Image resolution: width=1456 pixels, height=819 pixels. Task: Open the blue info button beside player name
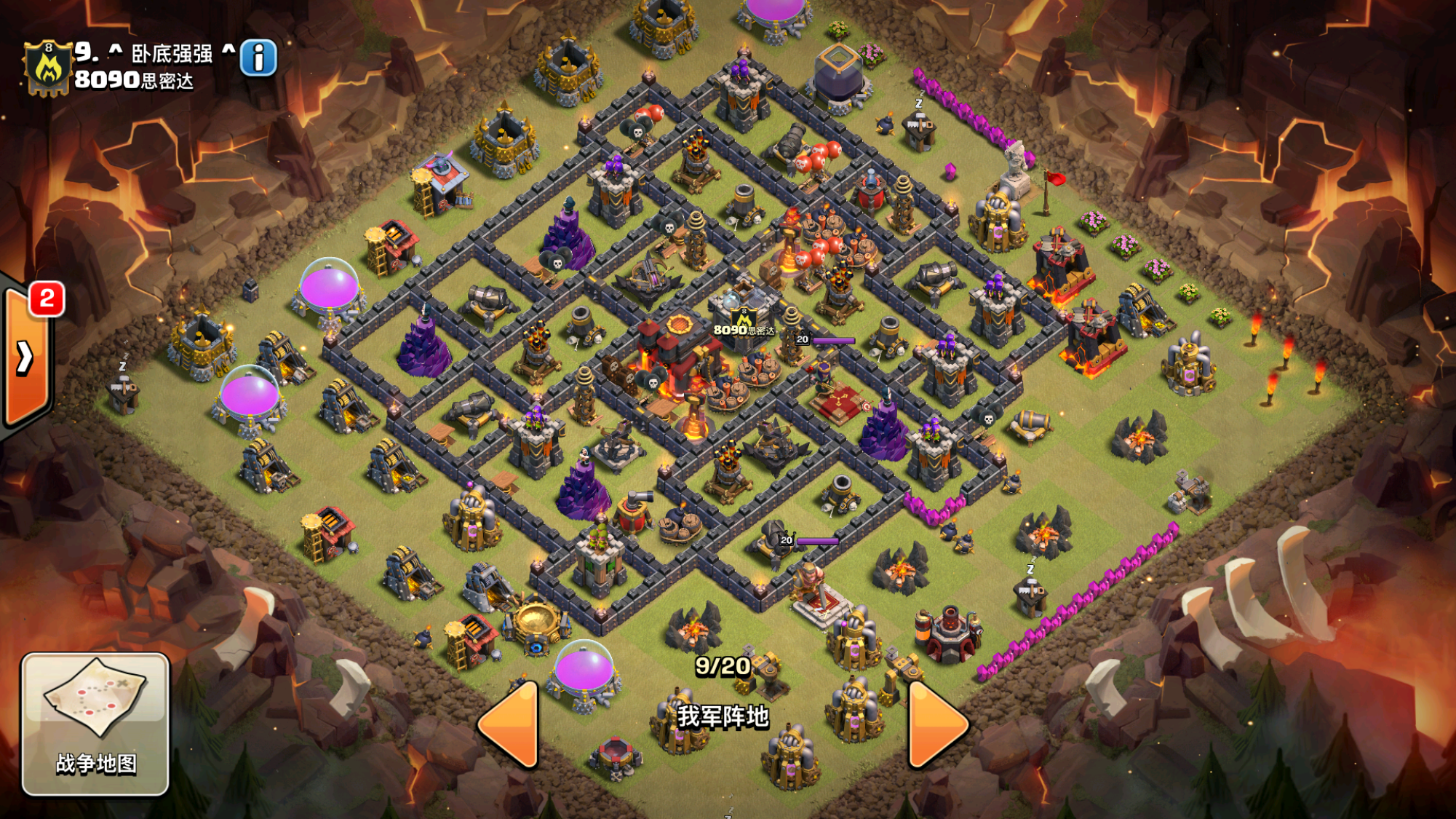258,58
